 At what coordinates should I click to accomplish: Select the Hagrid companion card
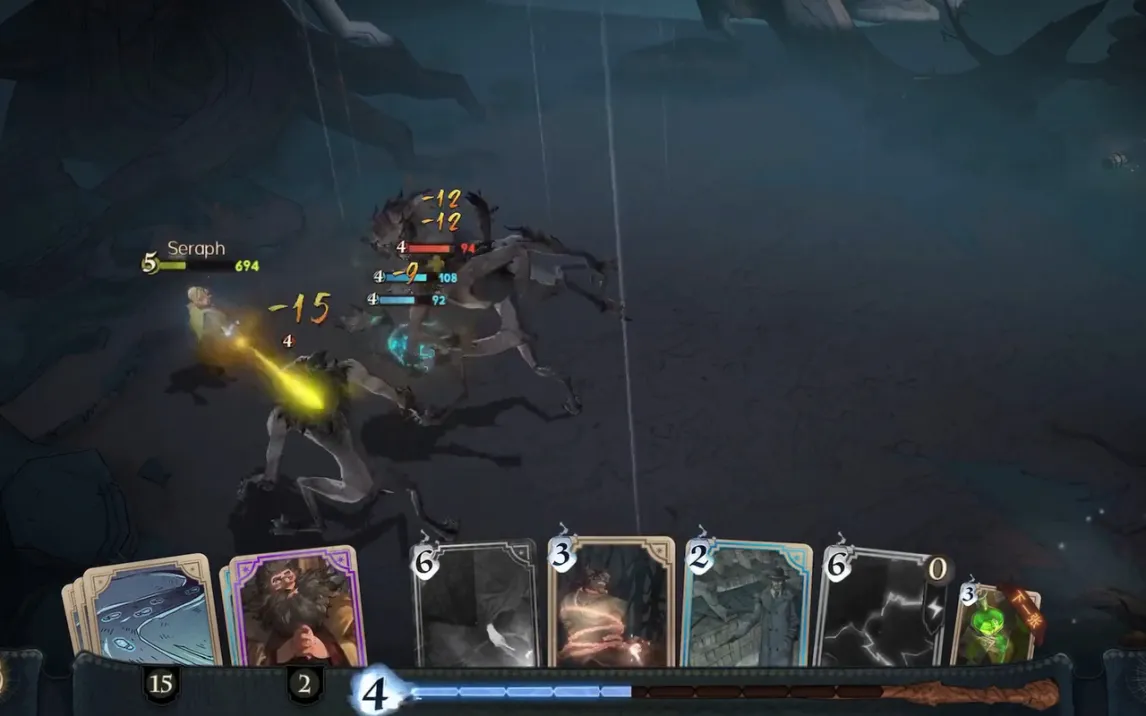coord(294,606)
